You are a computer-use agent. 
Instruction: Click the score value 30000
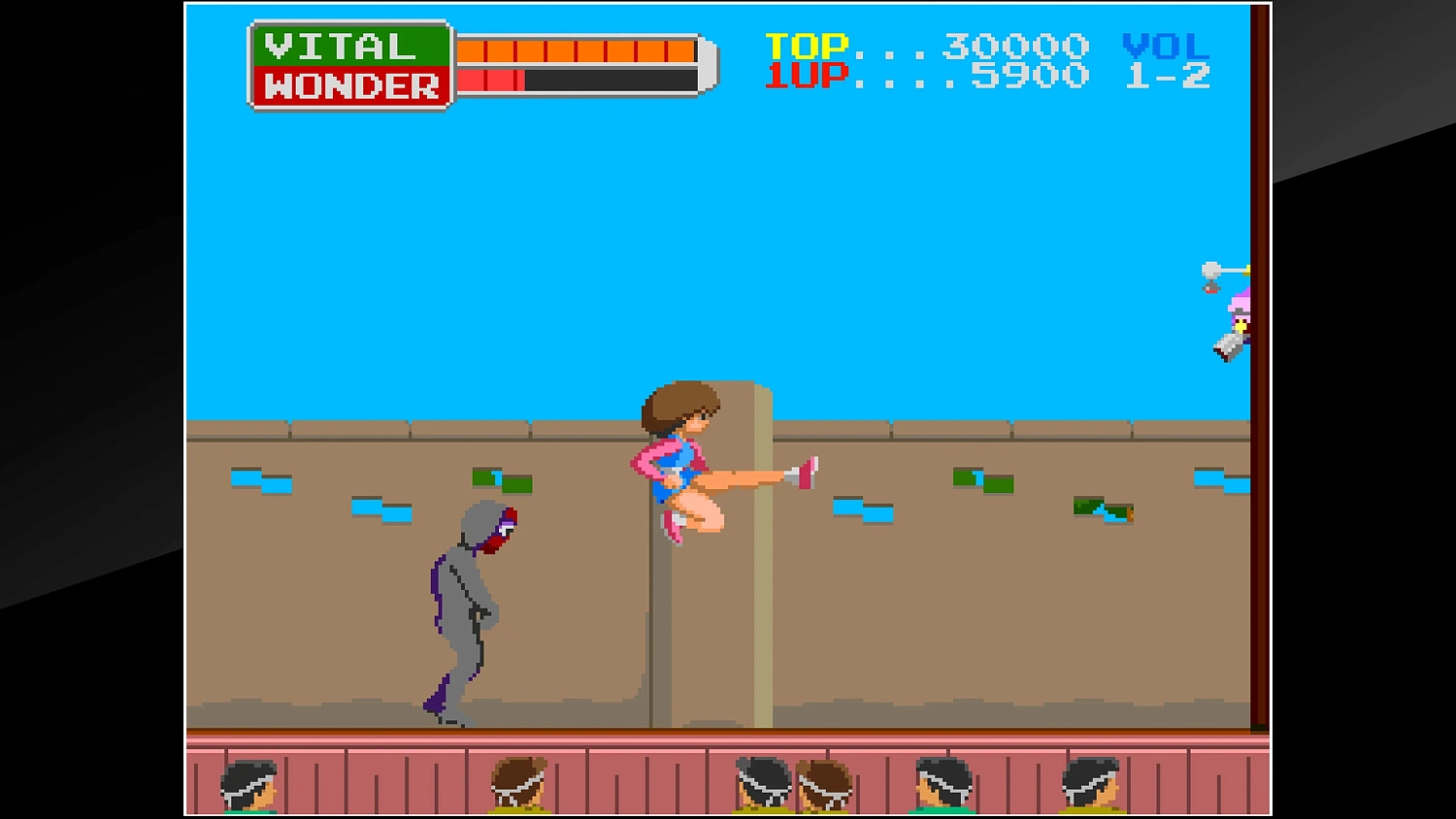(x=1009, y=44)
